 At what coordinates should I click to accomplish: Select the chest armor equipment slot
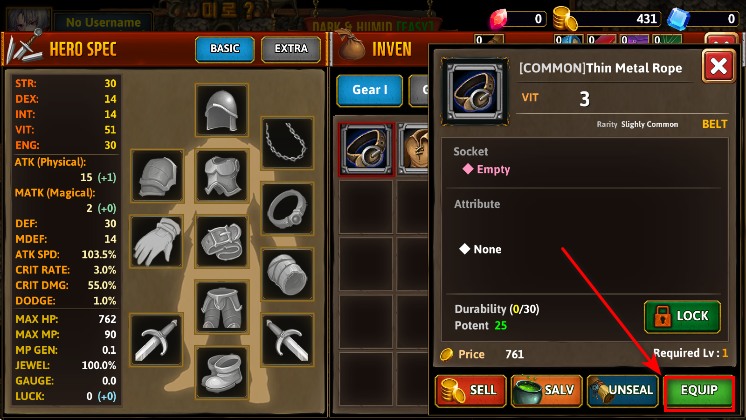pos(221,176)
